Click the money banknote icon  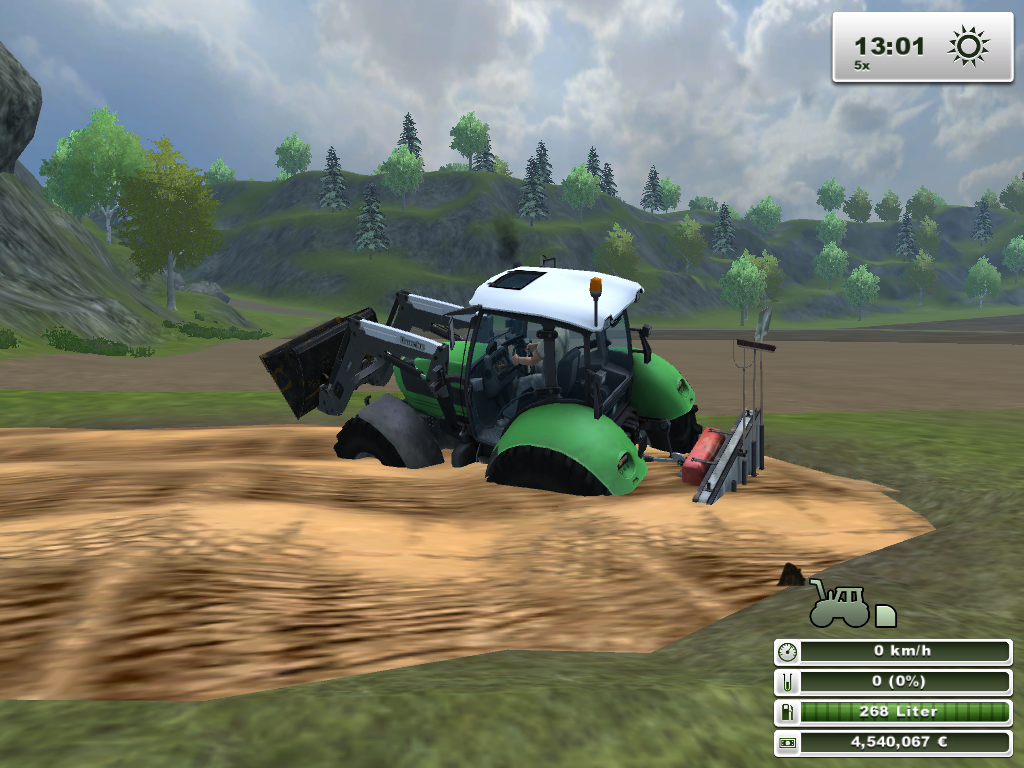click(787, 743)
